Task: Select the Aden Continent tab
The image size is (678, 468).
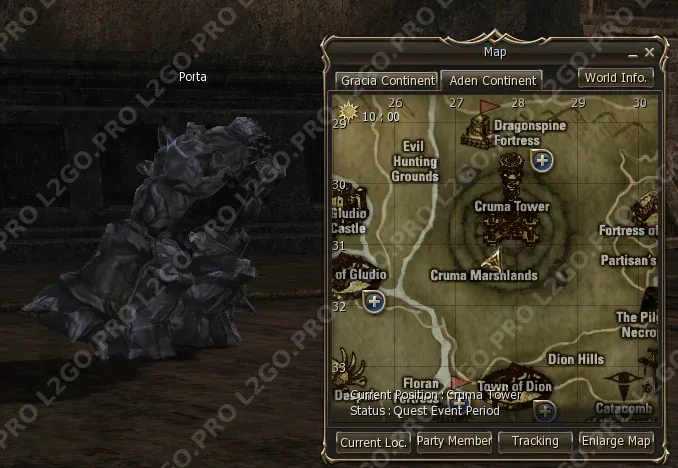Action: pos(490,80)
